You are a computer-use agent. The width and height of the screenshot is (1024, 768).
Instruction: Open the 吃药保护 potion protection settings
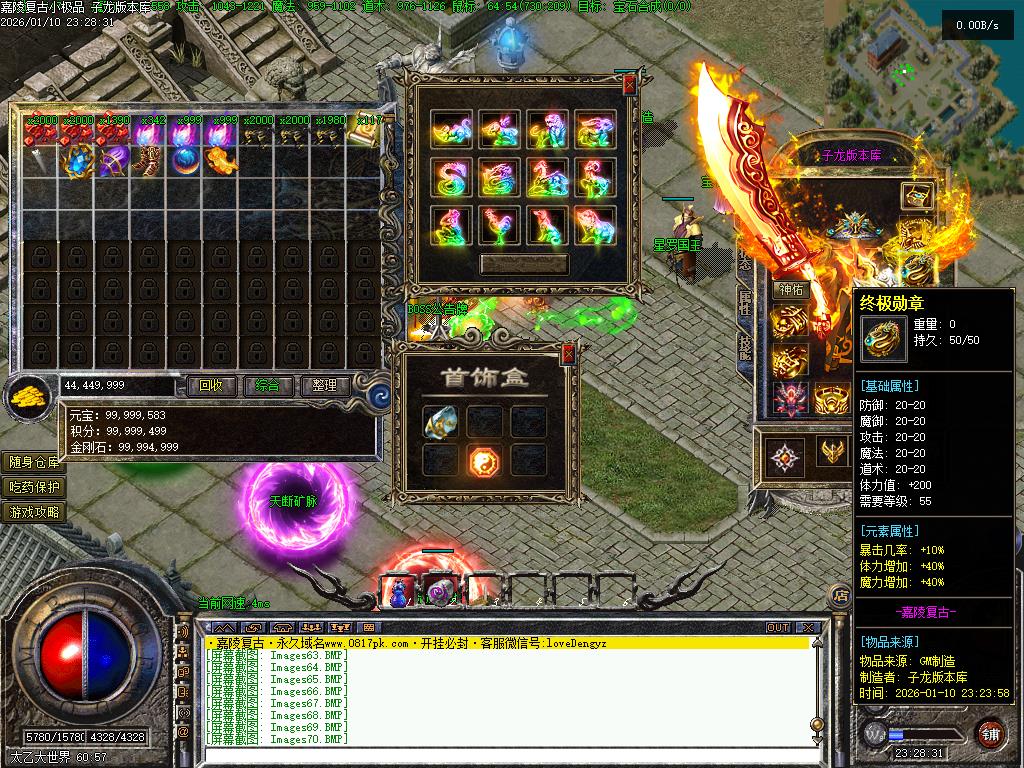[35, 487]
